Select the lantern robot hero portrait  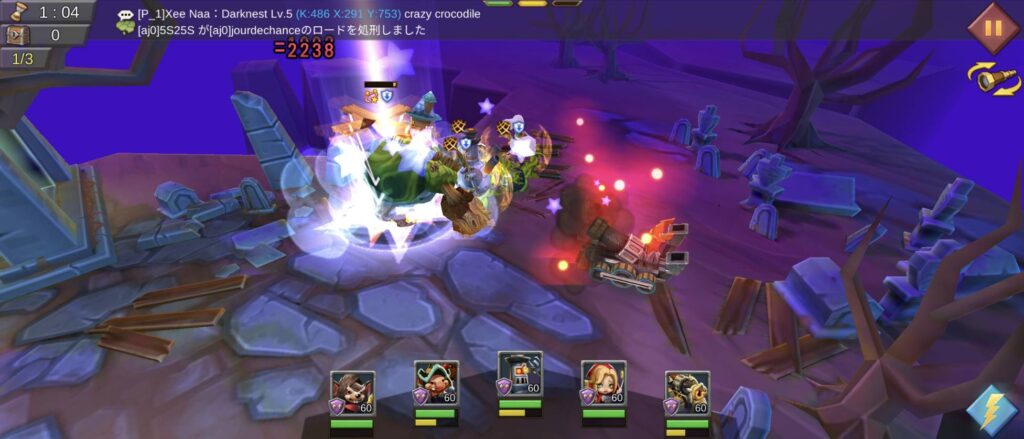click(x=520, y=374)
